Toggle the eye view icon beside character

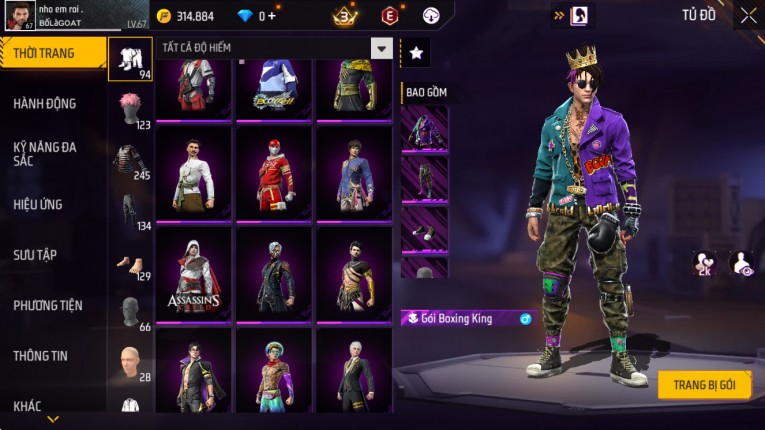[x=741, y=263]
